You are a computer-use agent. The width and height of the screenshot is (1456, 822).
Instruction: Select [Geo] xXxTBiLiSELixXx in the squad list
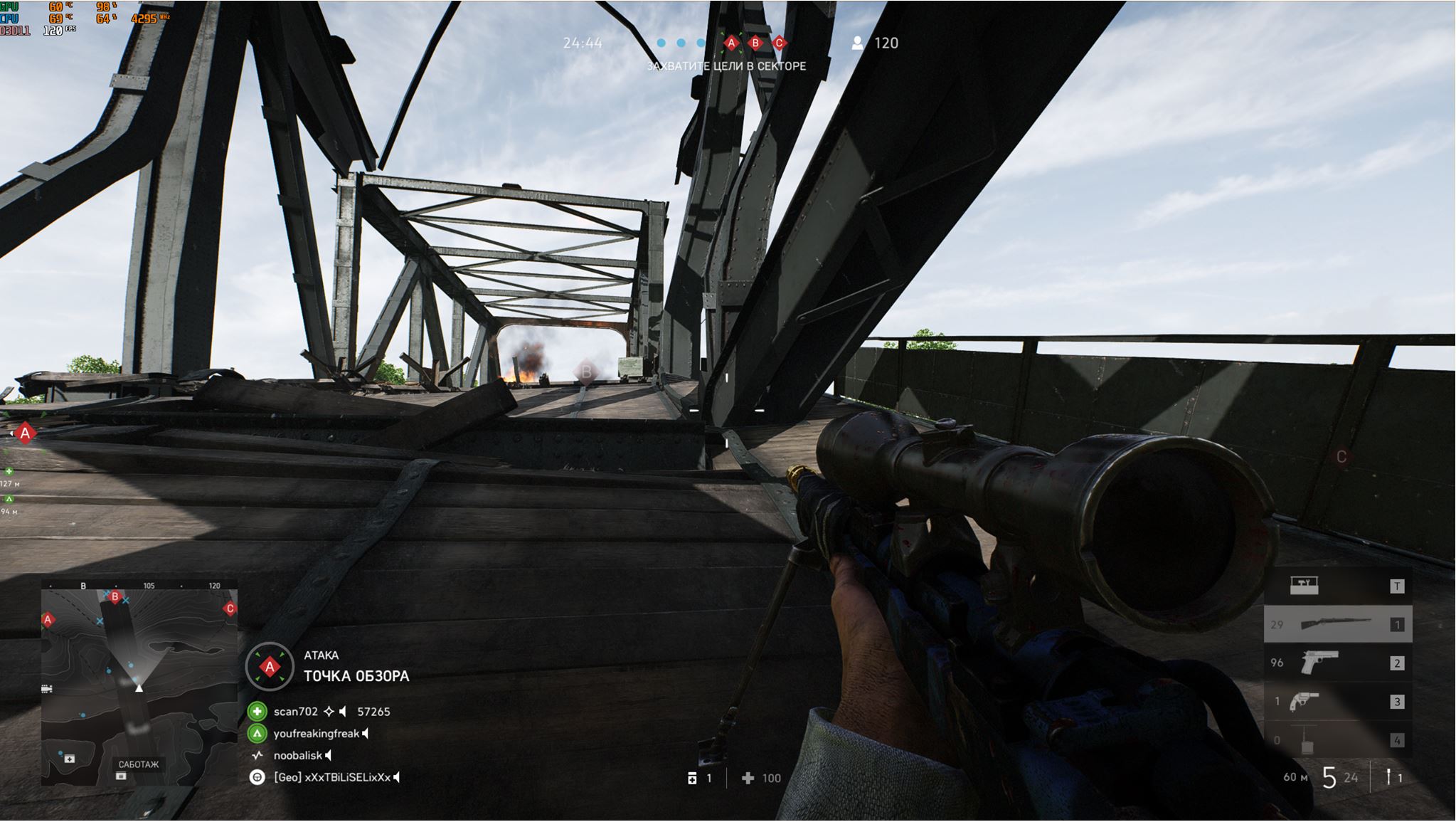pos(331,778)
